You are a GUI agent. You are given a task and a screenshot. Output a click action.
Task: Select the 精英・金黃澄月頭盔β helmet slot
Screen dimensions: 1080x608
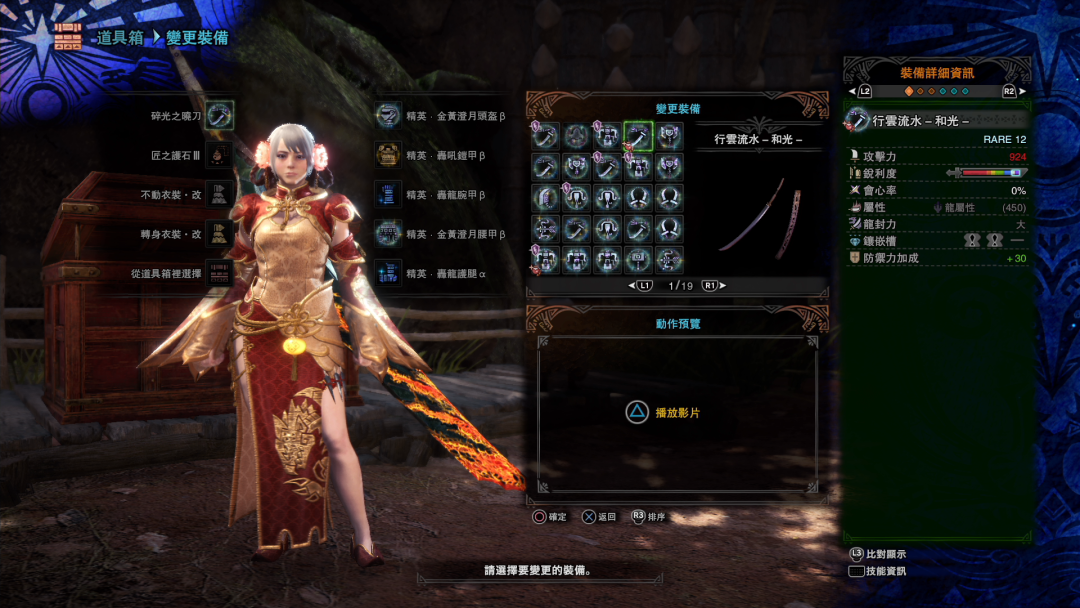click(x=388, y=116)
